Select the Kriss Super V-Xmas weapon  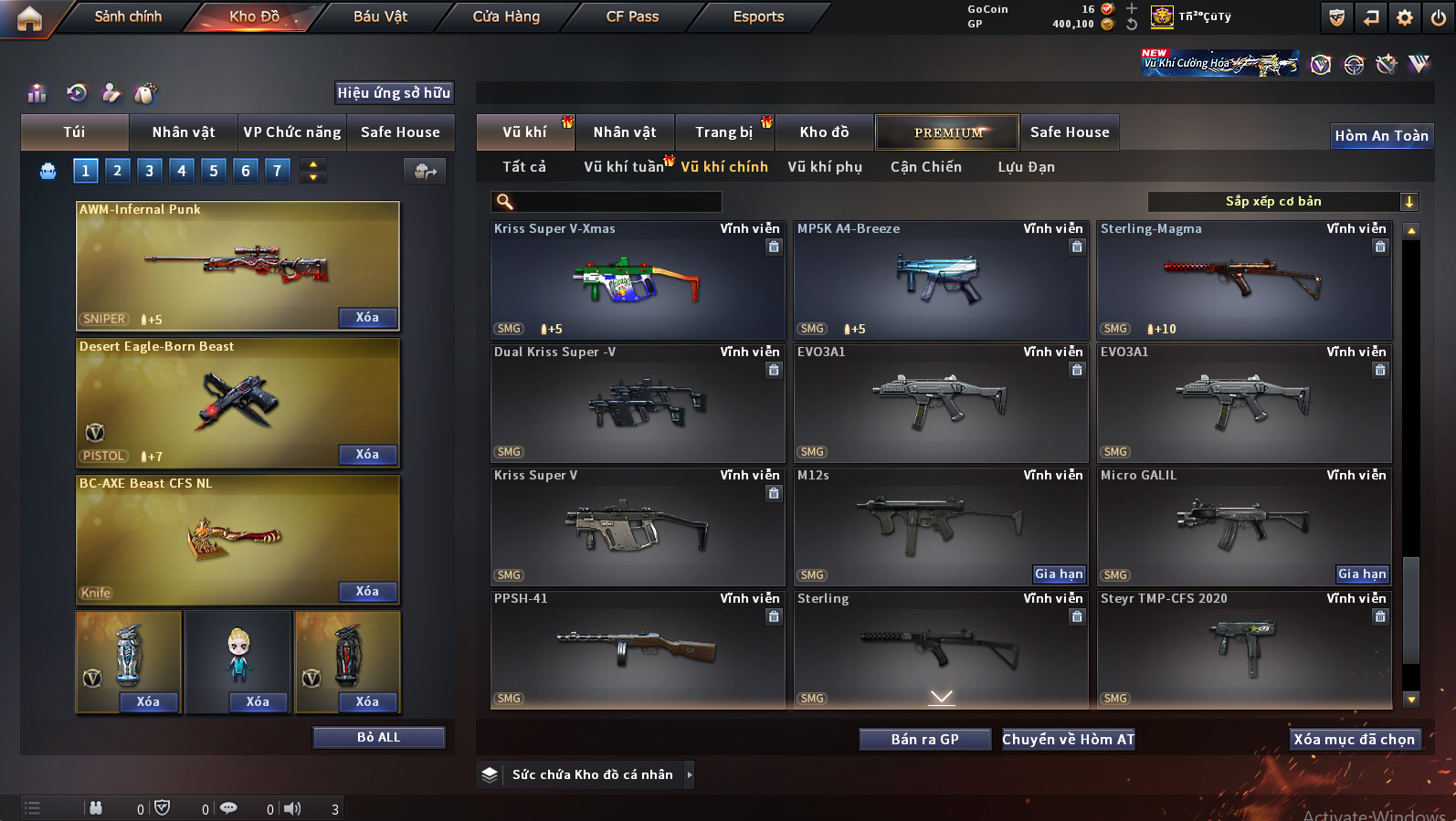click(637, 279)
